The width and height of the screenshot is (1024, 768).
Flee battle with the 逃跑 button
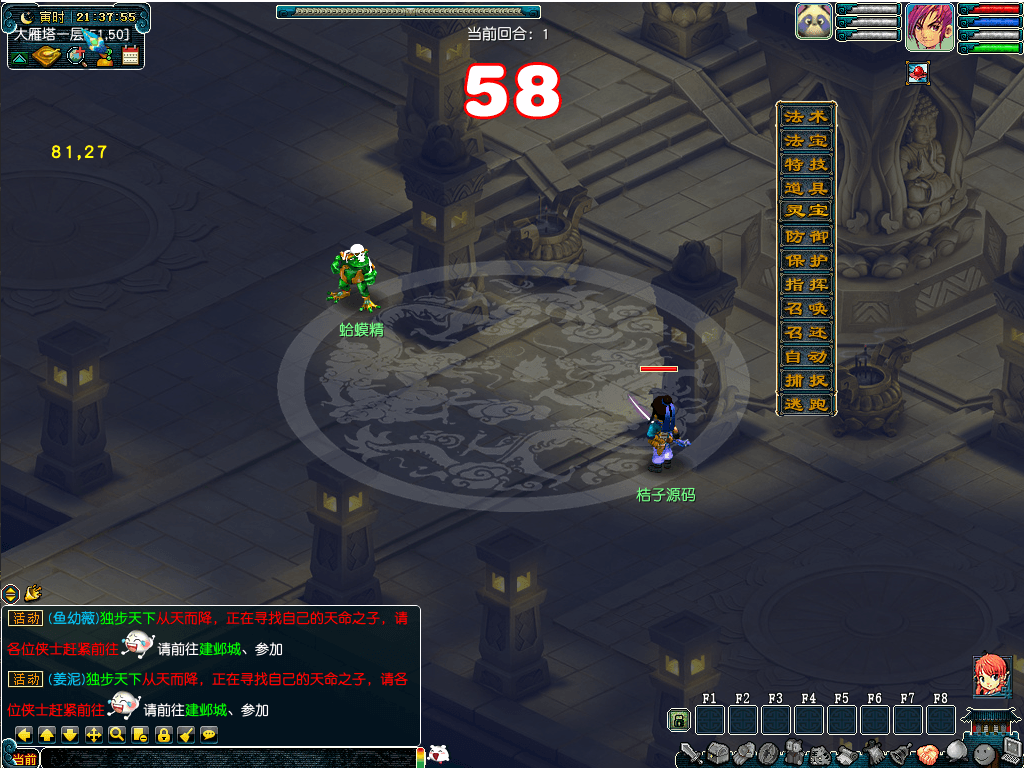pos(806,405)
